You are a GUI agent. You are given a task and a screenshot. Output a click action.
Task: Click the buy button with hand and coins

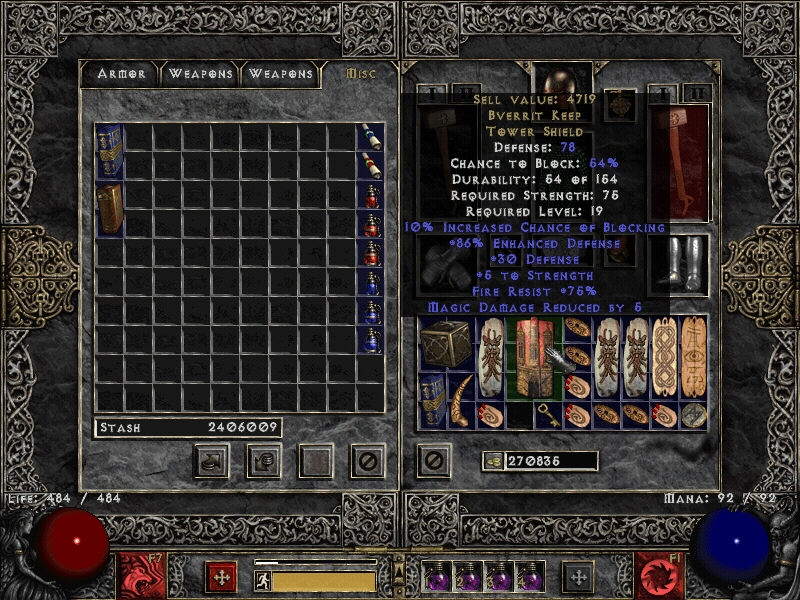tap(211, 460)
